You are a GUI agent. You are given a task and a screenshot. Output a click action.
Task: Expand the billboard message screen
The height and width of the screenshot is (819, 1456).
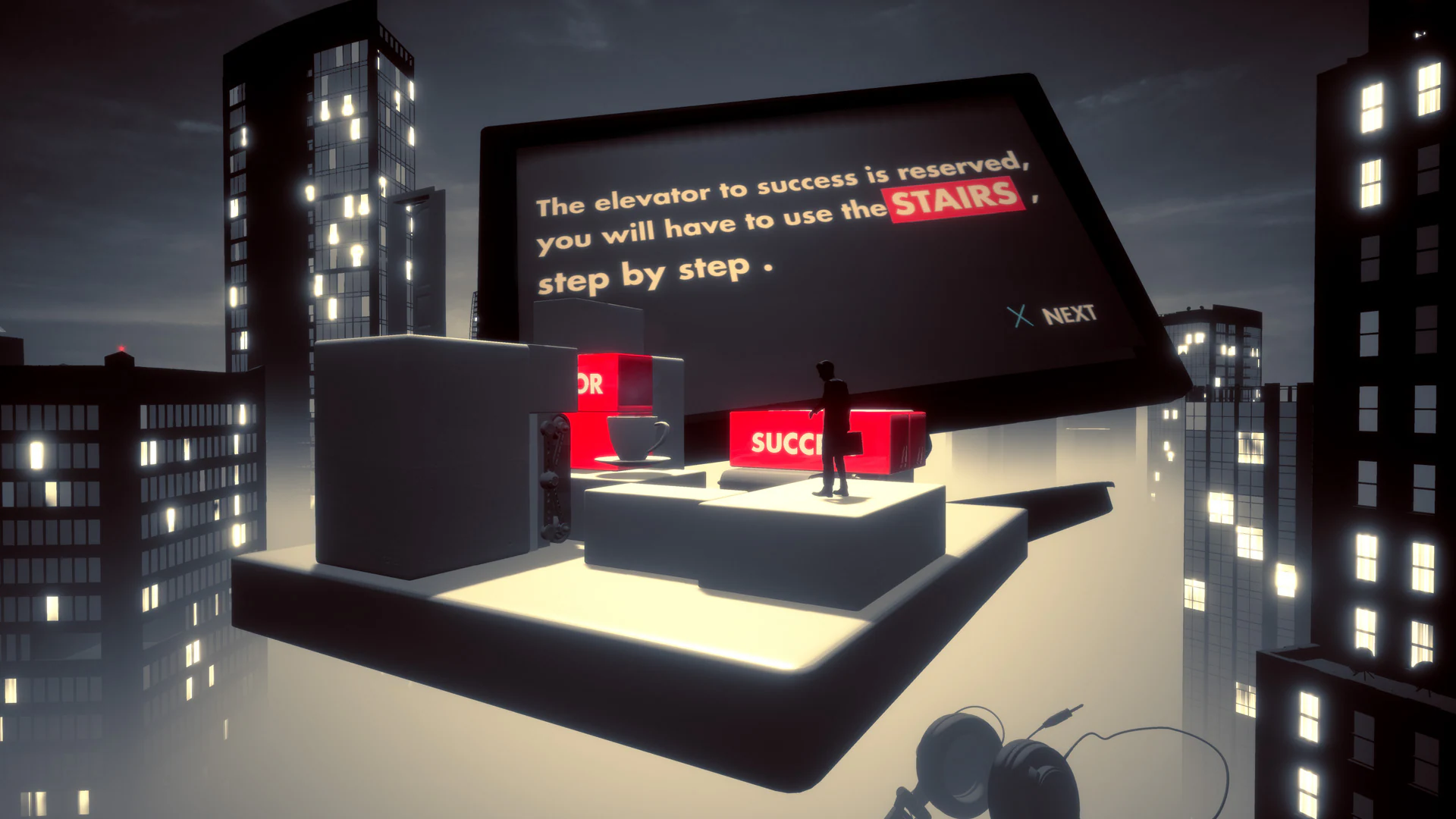point(796,227)
